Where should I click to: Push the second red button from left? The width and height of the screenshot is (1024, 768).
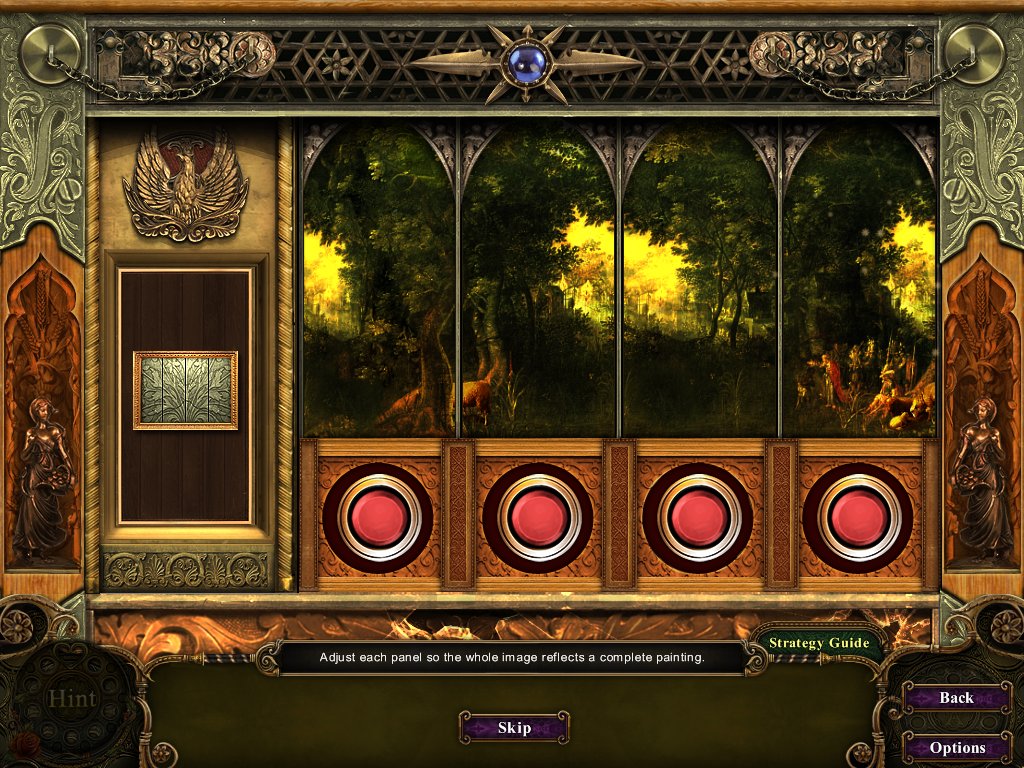(539, 517)
